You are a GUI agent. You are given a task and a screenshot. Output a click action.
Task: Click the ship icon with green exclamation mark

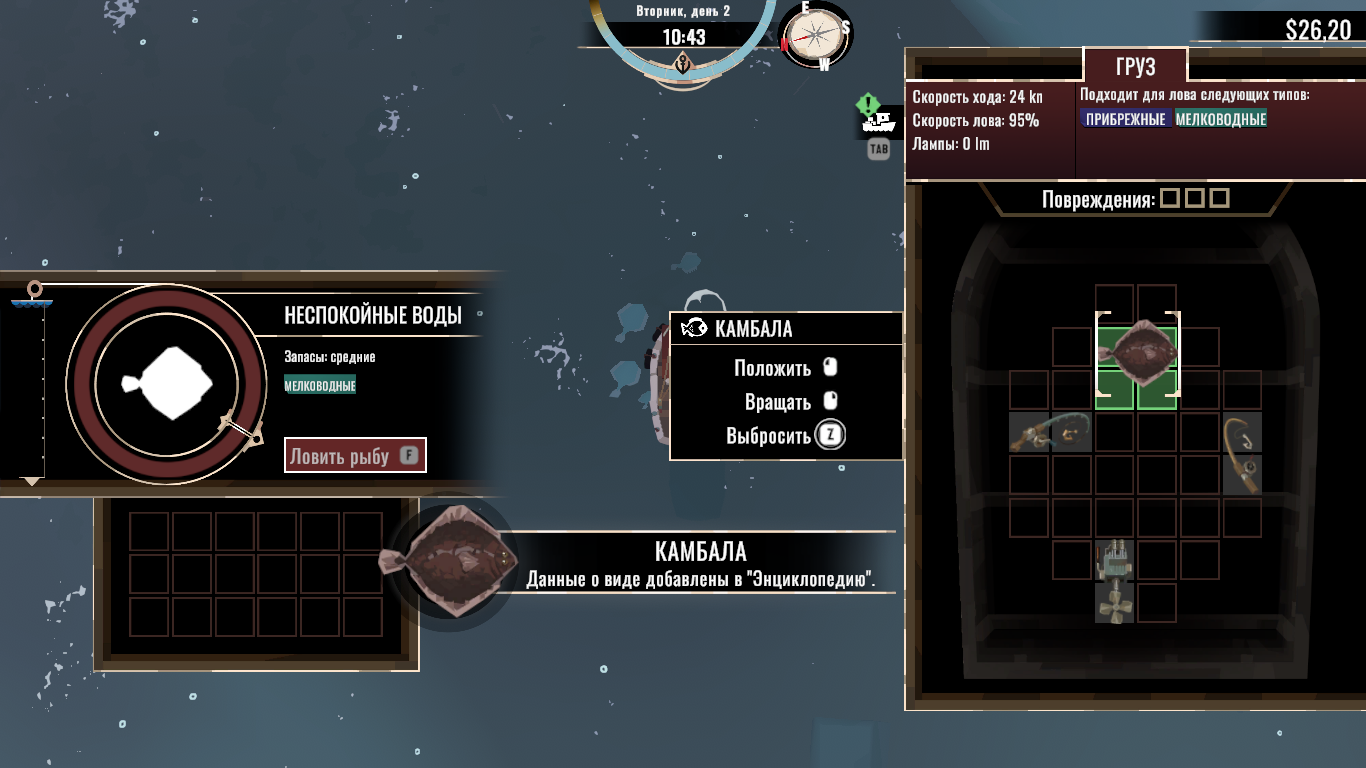tap(876, 117)
